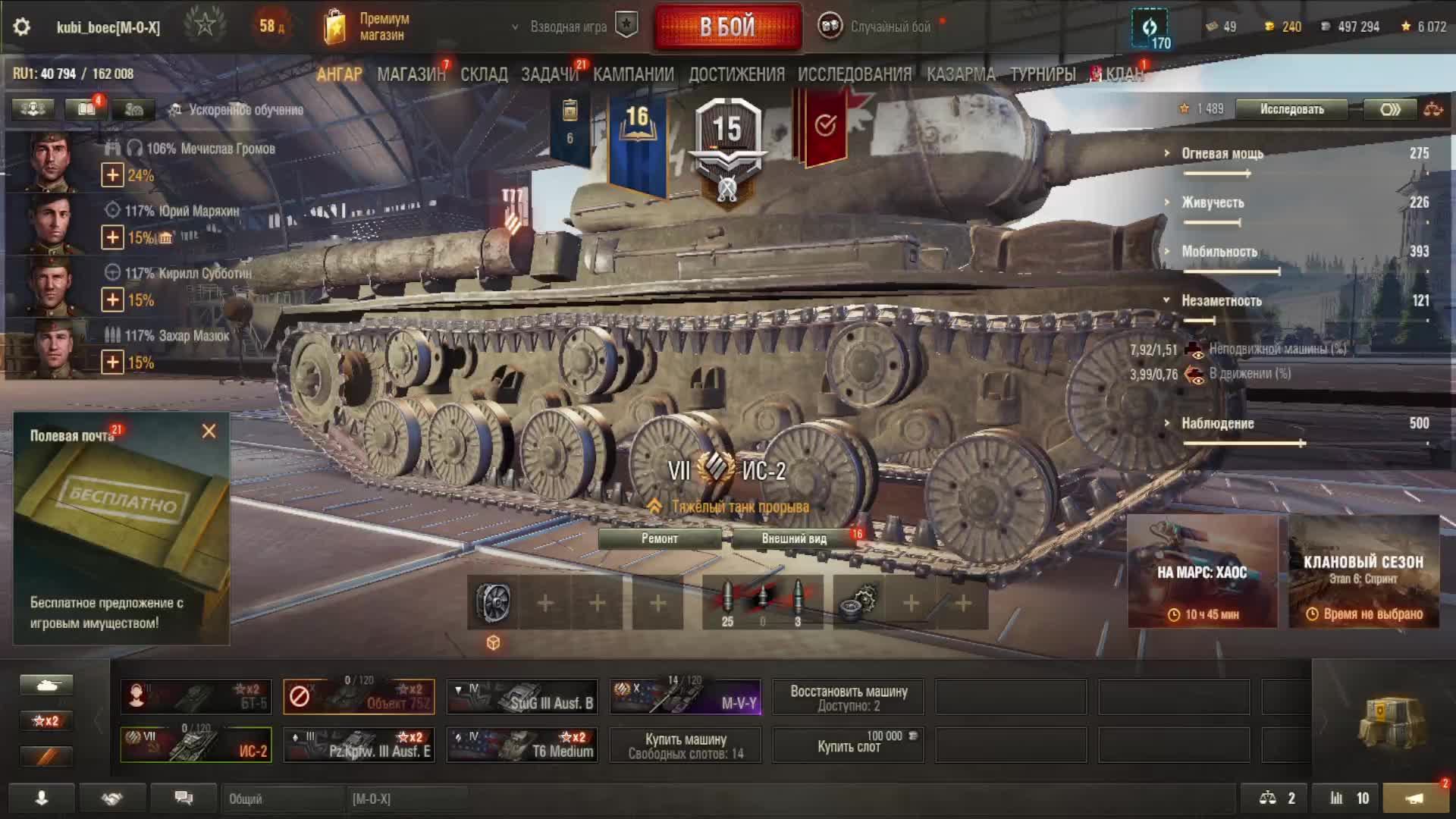Image resolution: width=1456 pixels, height=819 pixels.
Task: Buy a new slot via Купить слот
Action: (x=849, y=745)
